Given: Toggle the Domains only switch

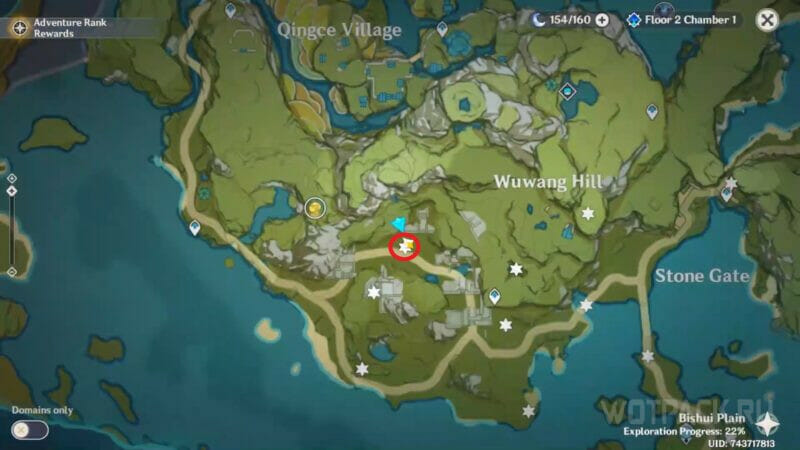Looking at the screenshot, I should click(x=30, y=429).
